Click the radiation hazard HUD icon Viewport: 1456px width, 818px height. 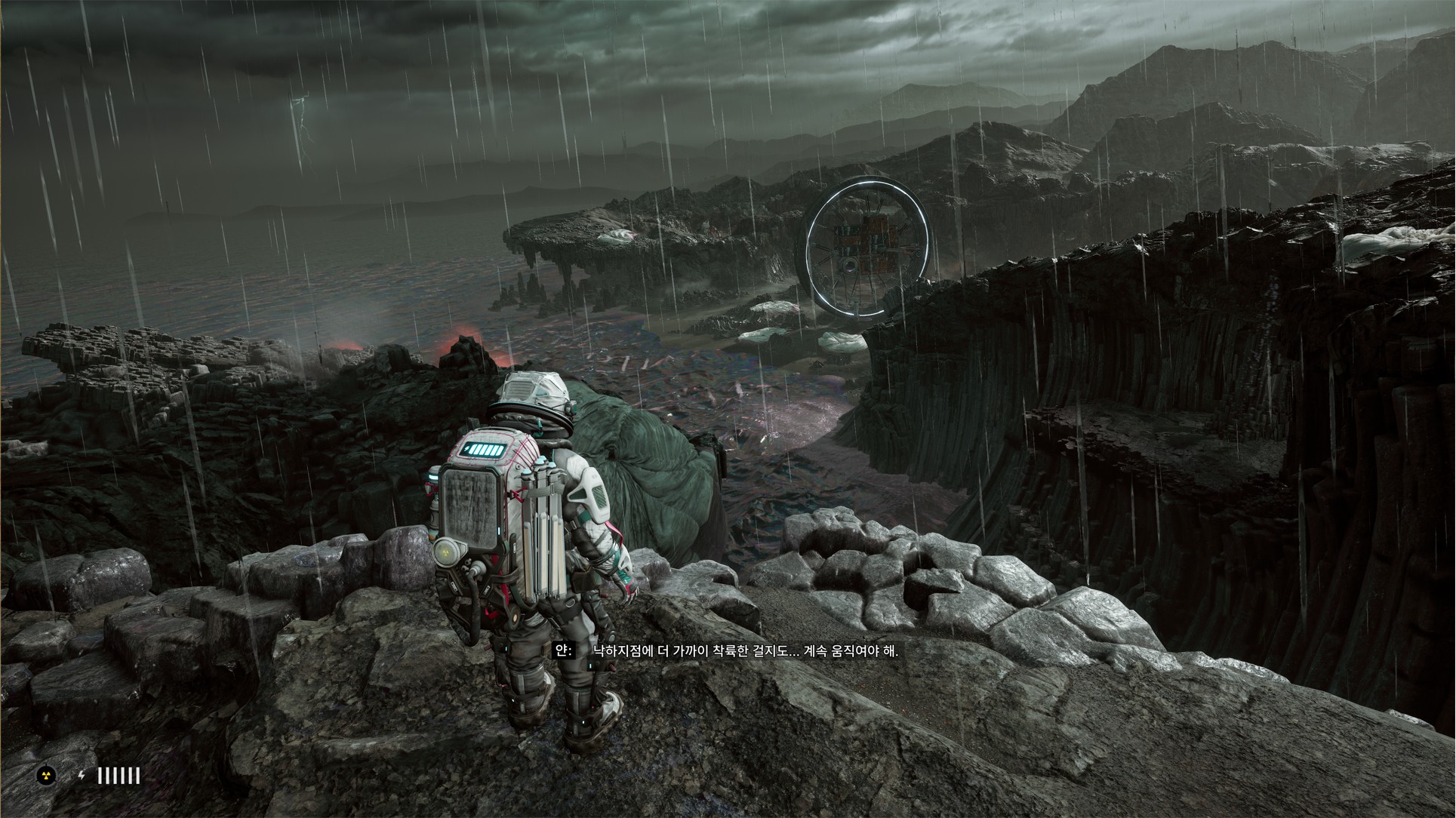click(46, 775)
